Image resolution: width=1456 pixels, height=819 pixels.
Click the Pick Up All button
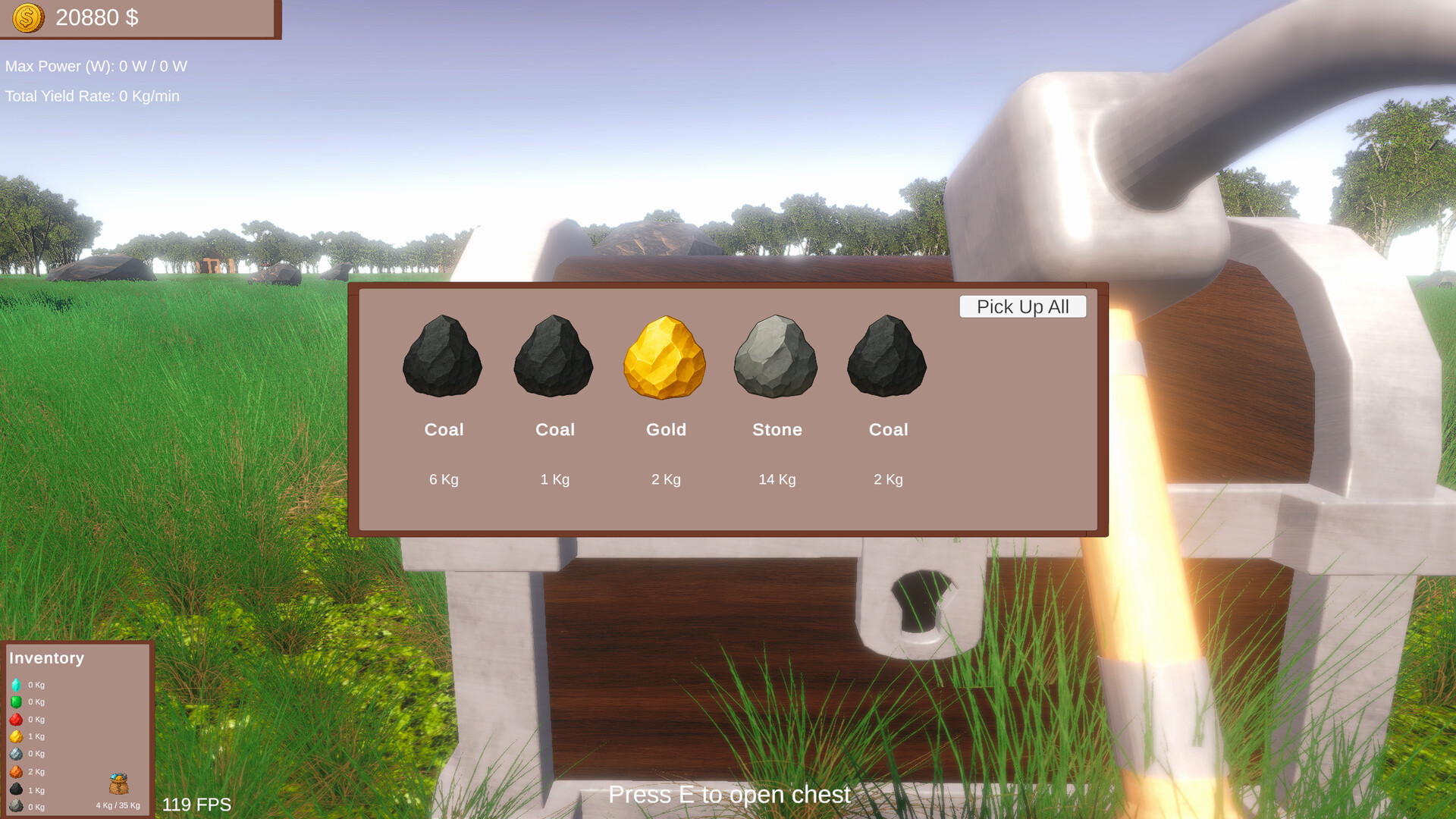point(1022,306)
